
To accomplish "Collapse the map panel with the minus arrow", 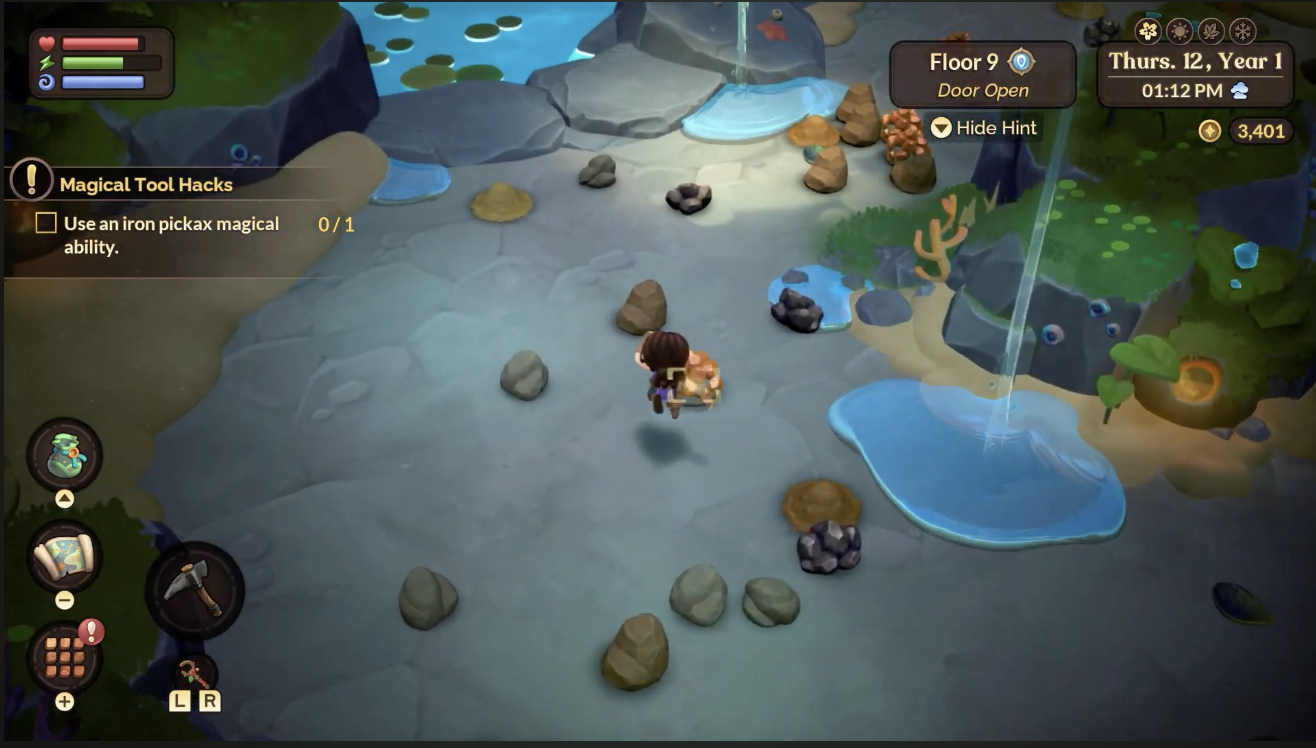I will click(x=65, y=599).
